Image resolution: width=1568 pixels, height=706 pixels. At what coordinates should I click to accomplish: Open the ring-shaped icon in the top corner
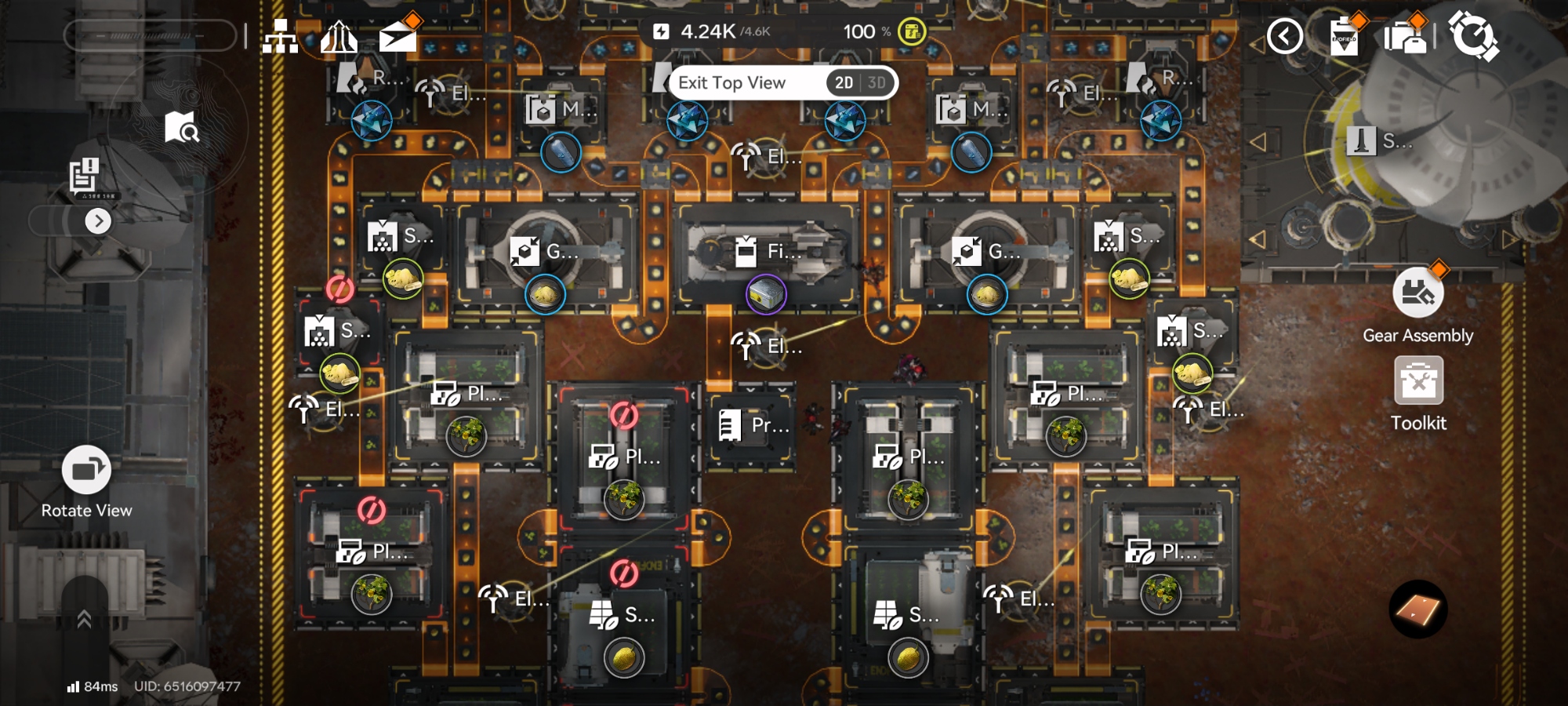point(1473,36)
